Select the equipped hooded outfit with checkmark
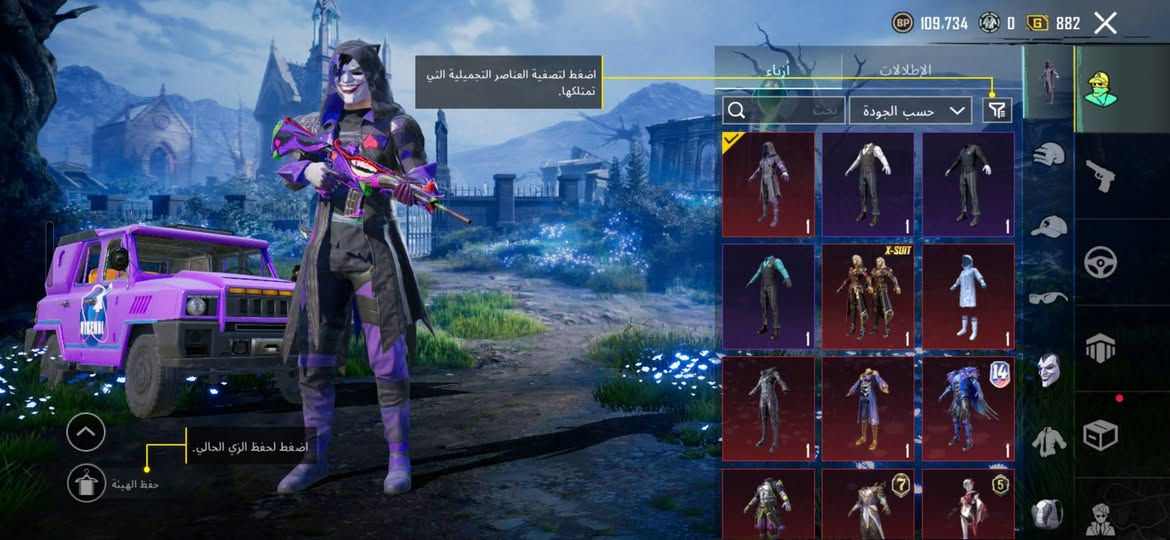 point(768,184)
